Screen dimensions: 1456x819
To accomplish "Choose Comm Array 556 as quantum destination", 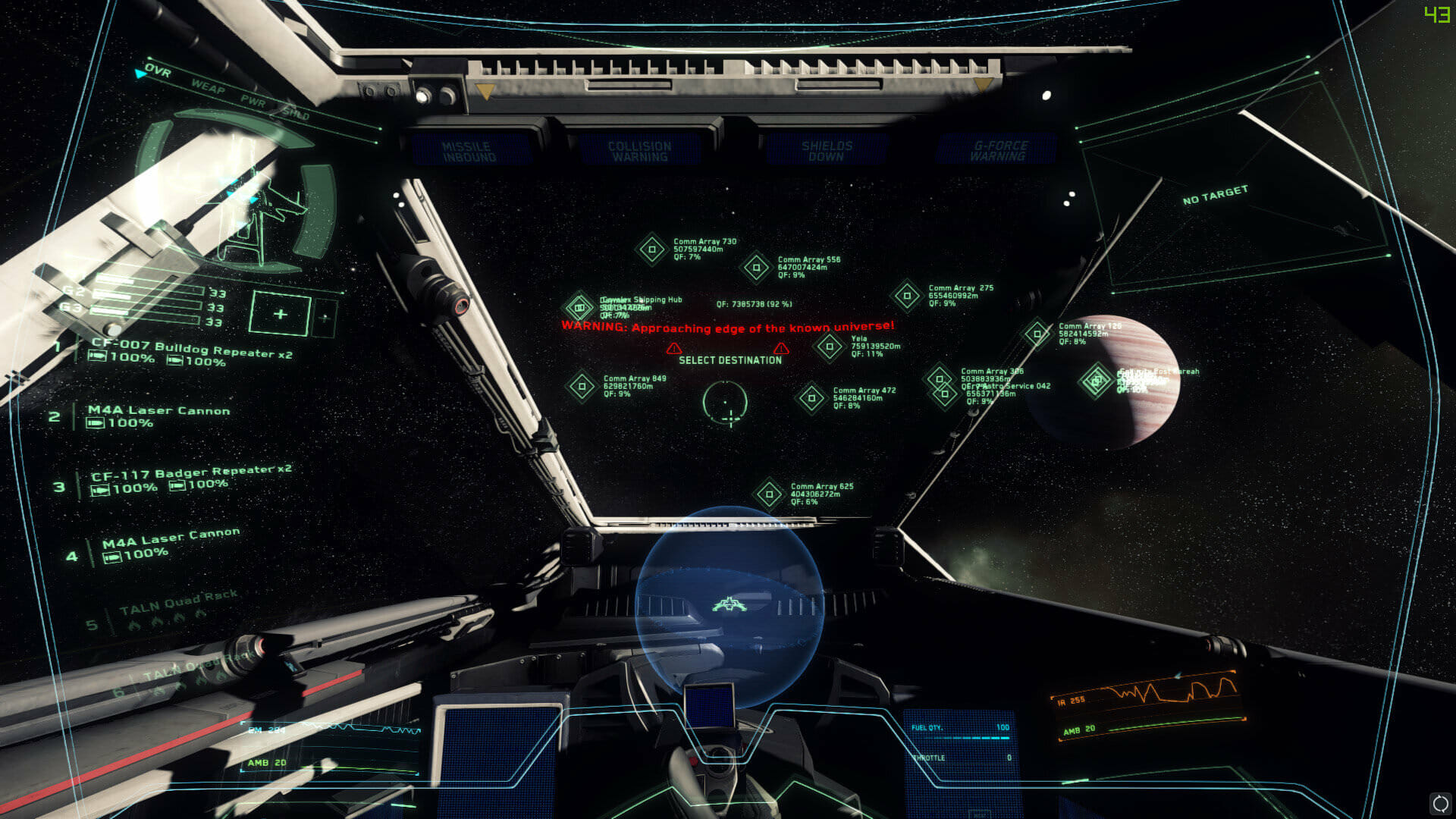I will click(755, 267).
